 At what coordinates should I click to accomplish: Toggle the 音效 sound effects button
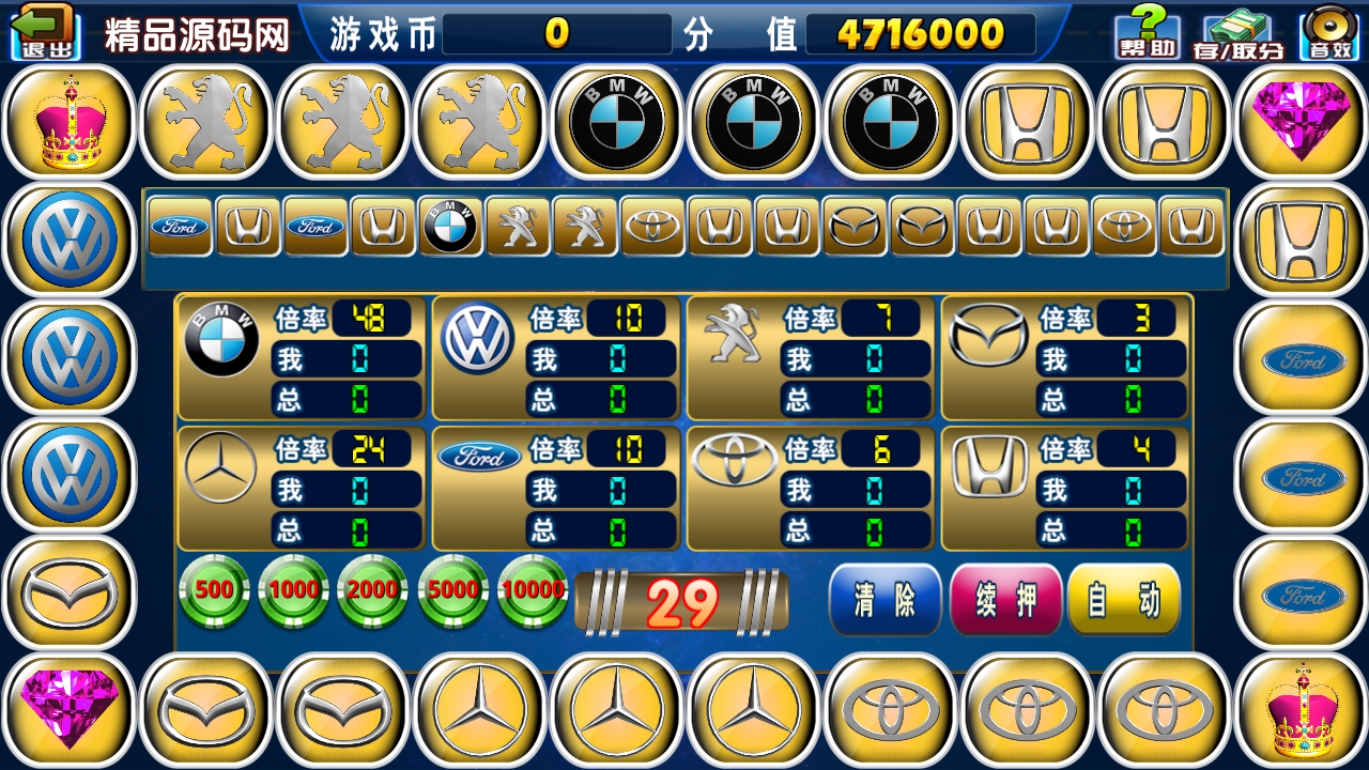pyautogui.click(x=1328, y=33)
